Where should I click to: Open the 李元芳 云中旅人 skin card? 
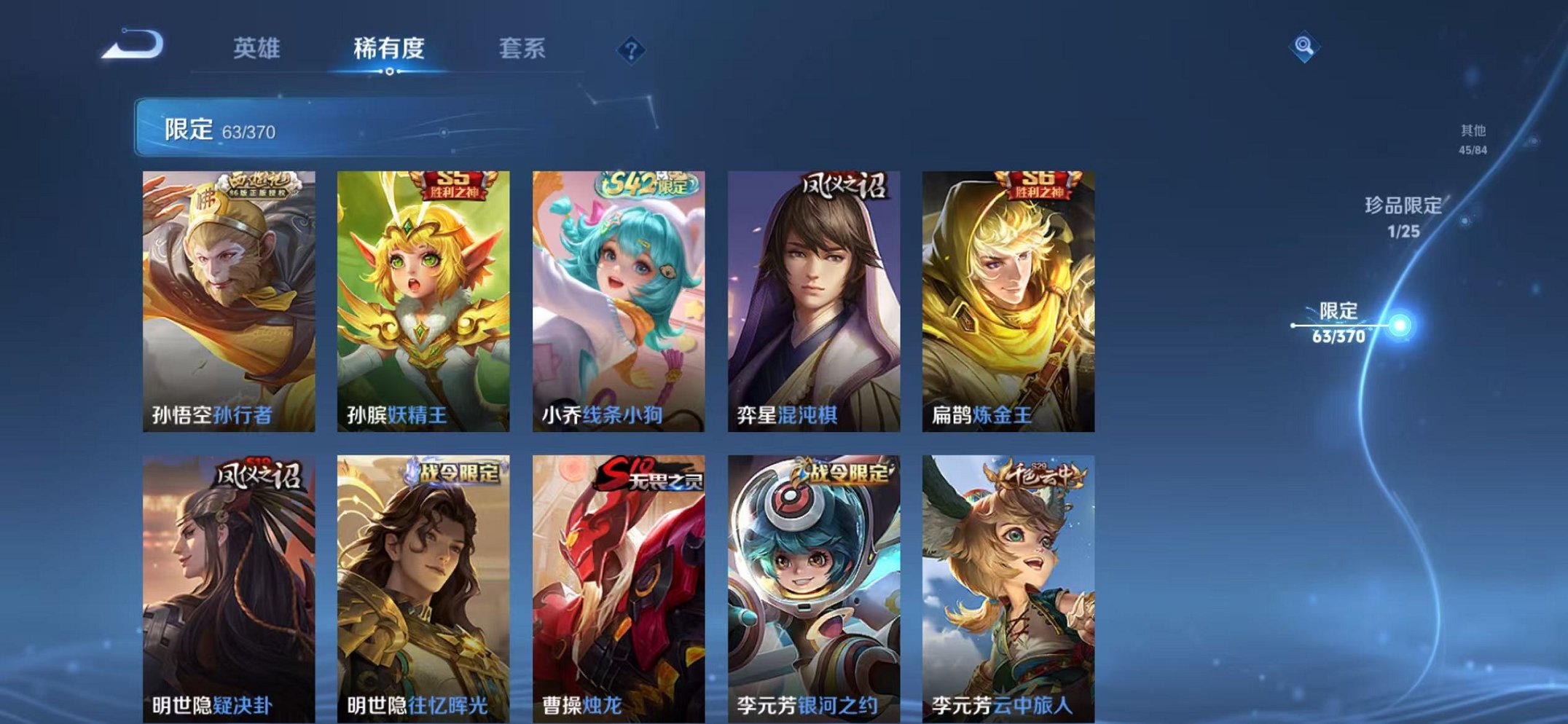[x=1006, y=583]
